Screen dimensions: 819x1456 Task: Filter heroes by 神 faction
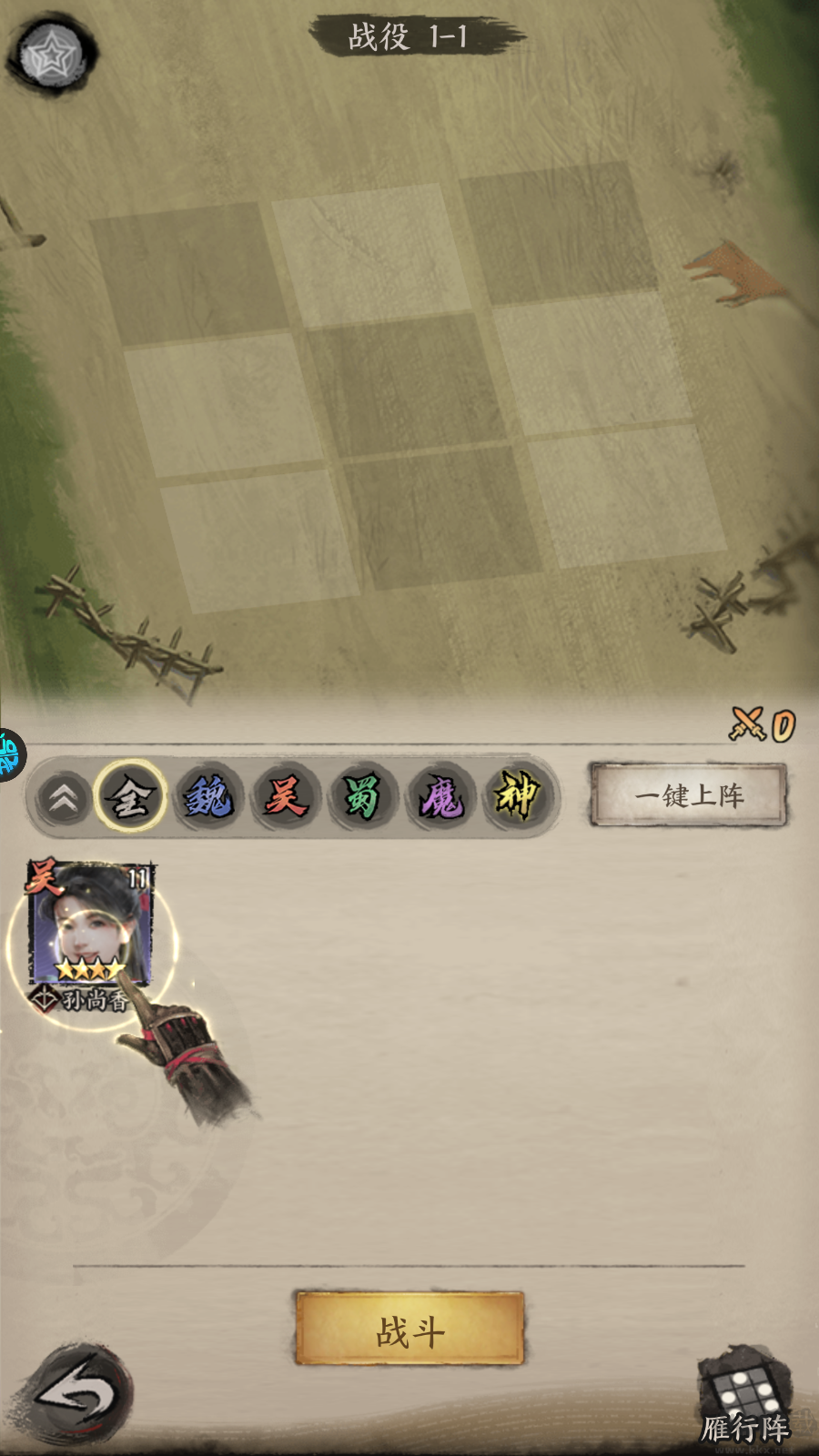pos(517,797)
